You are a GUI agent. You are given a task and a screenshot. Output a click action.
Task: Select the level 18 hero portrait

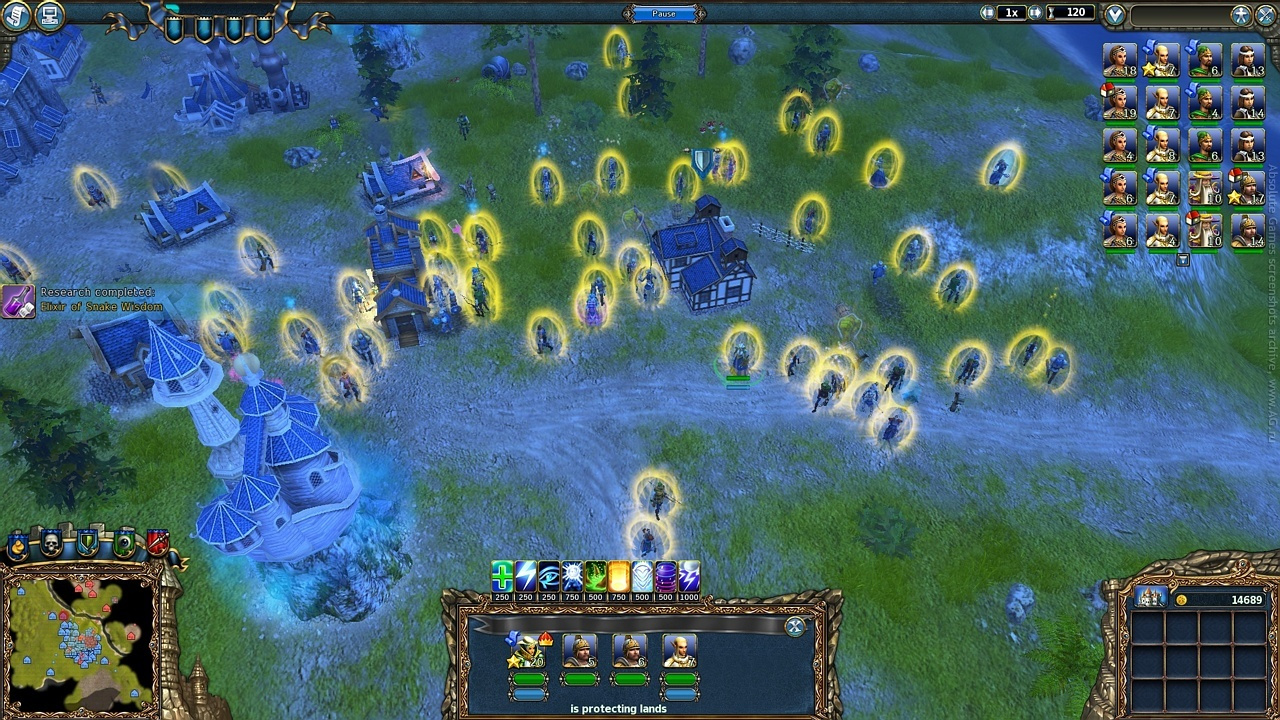(x=1119, y=60)
